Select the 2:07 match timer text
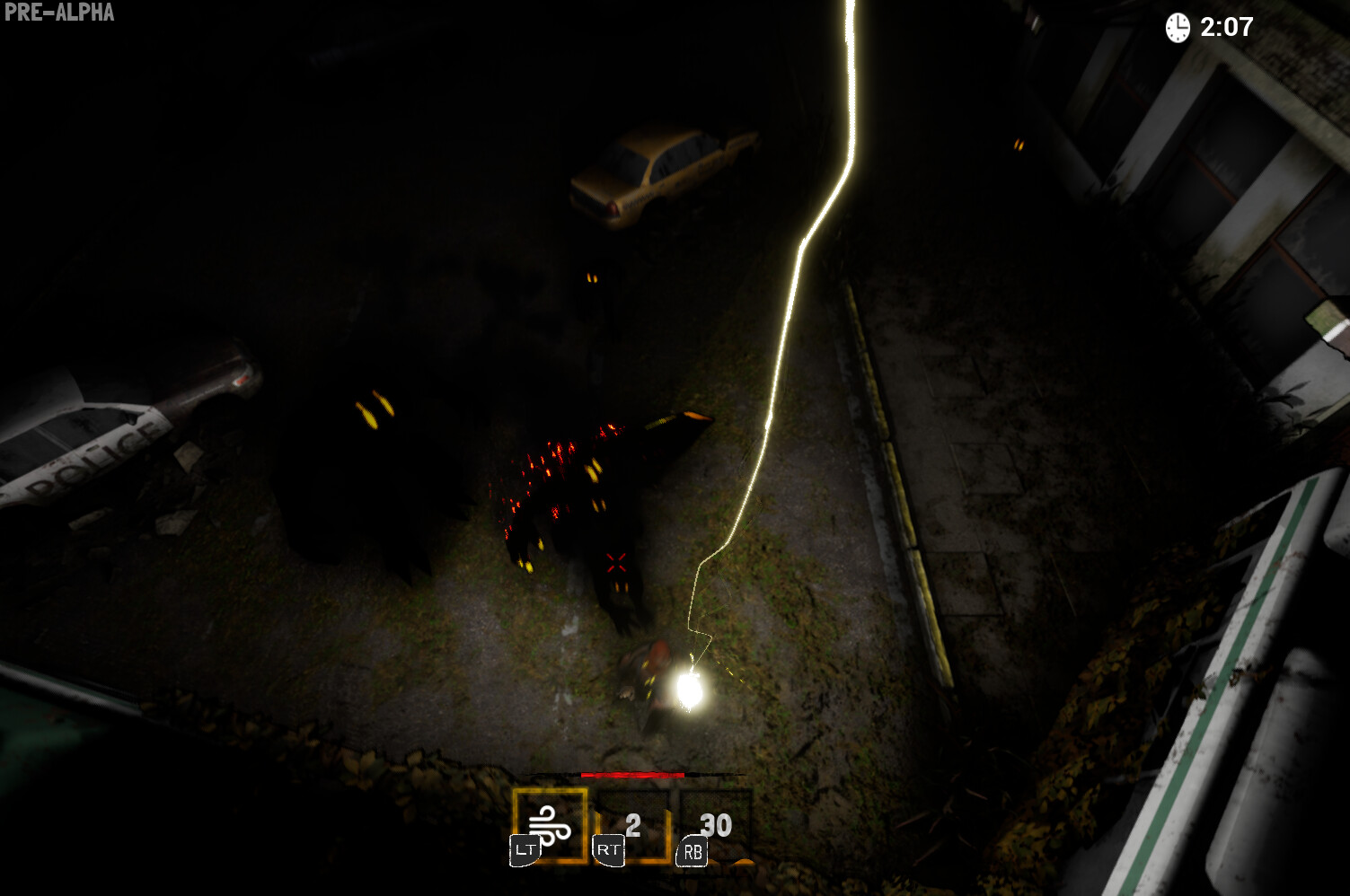This screenshot has width=1350, height=896. coord(1227,28)
